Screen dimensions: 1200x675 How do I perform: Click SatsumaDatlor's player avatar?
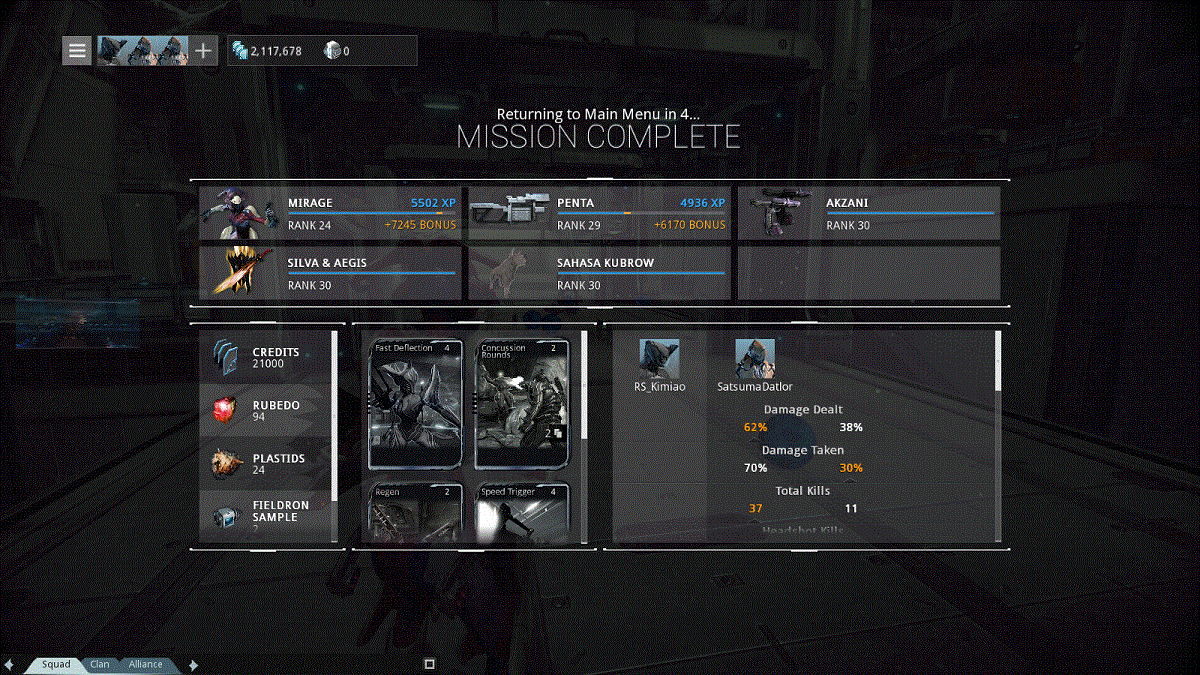(755, 358)
